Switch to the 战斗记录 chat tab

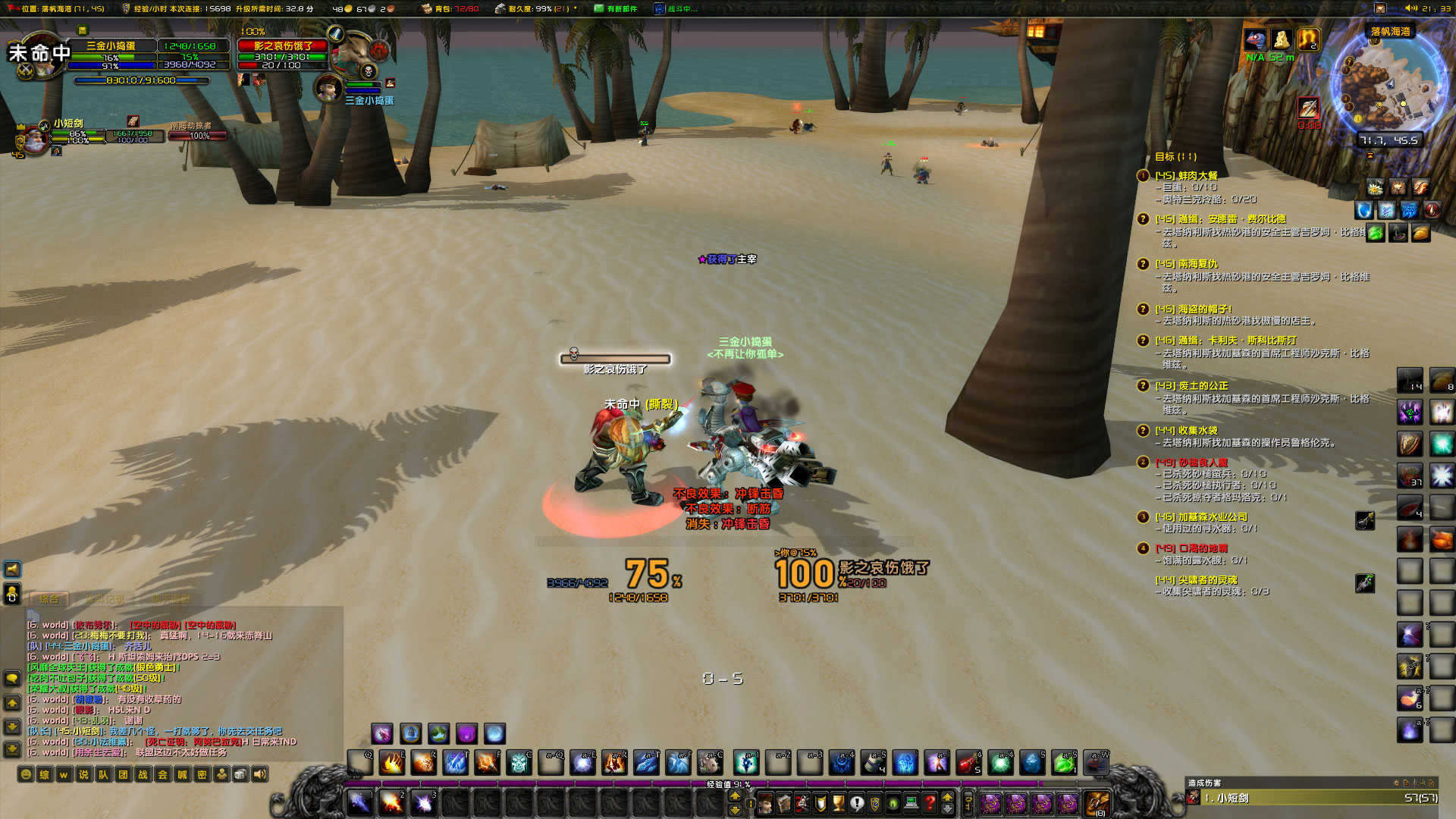106,599
